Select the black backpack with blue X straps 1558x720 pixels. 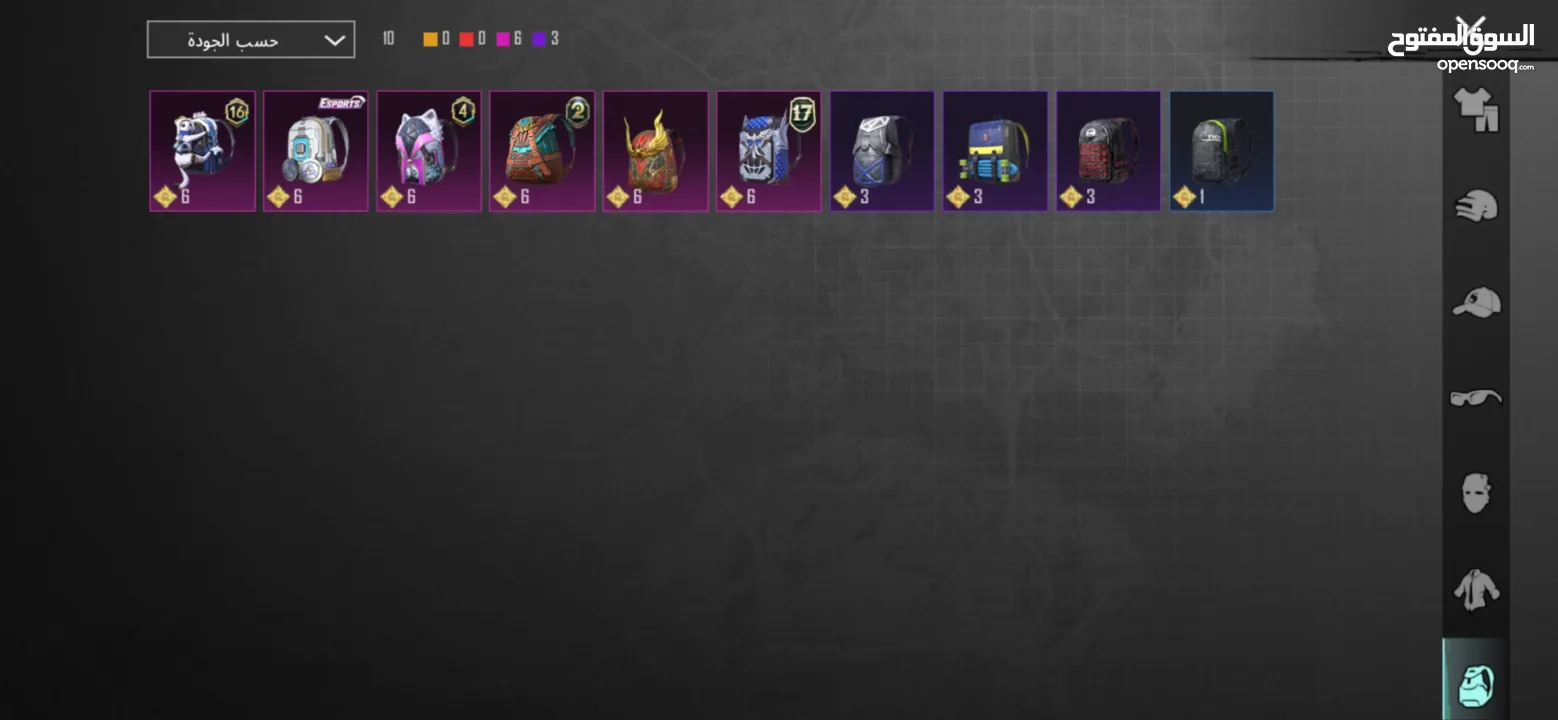[882, 151]
